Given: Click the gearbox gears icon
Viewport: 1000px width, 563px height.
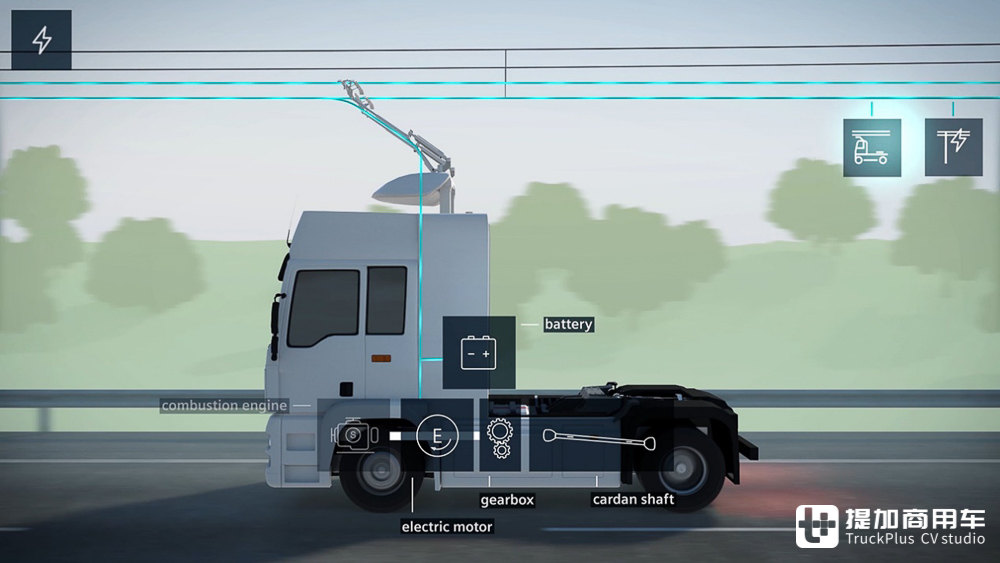Looking at the screenshot, I should pyautogui.click(x=498, y=438).
